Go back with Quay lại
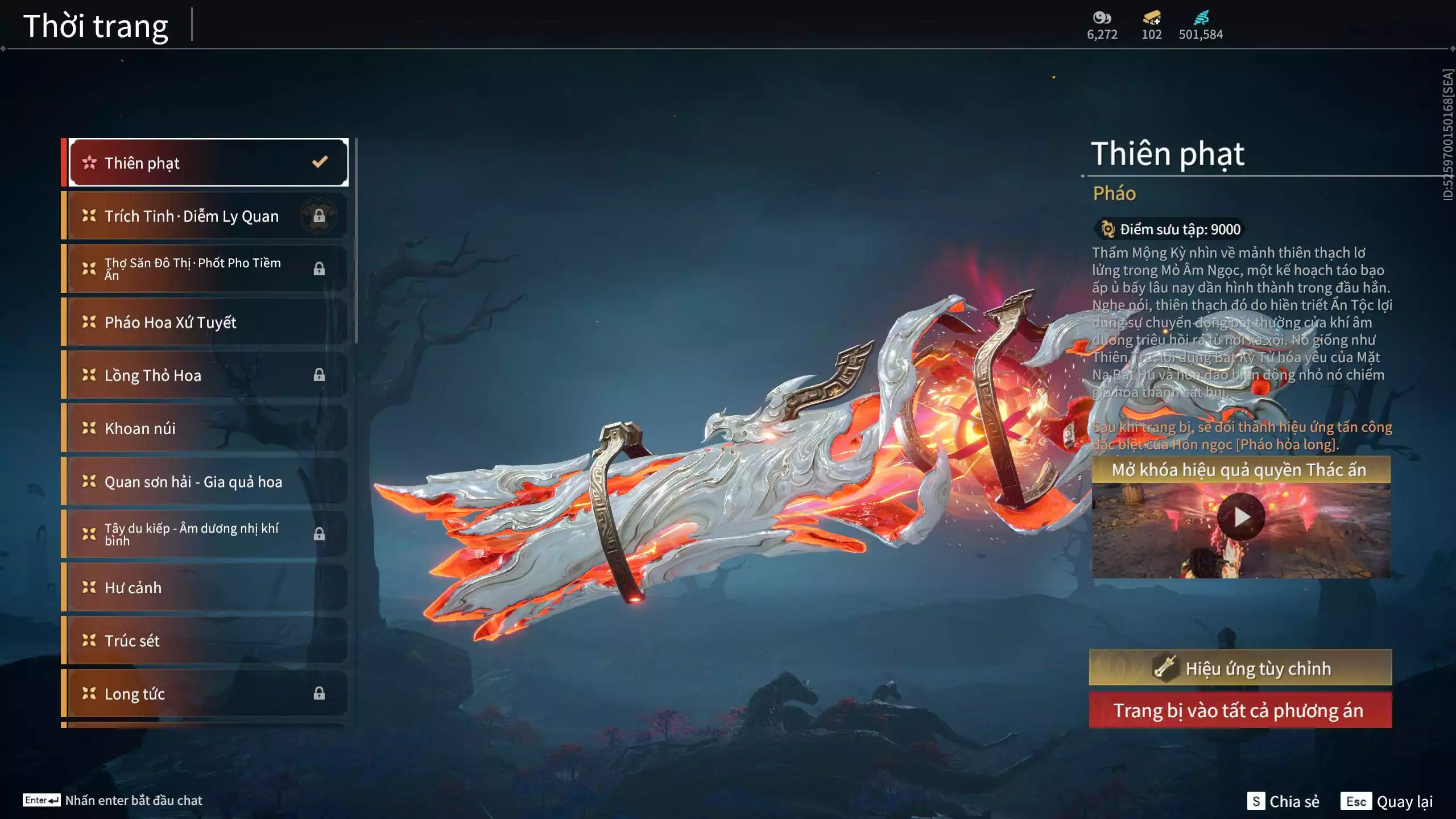Image resolution: width=1456 pixels, height=819 pixels. 1387,801
